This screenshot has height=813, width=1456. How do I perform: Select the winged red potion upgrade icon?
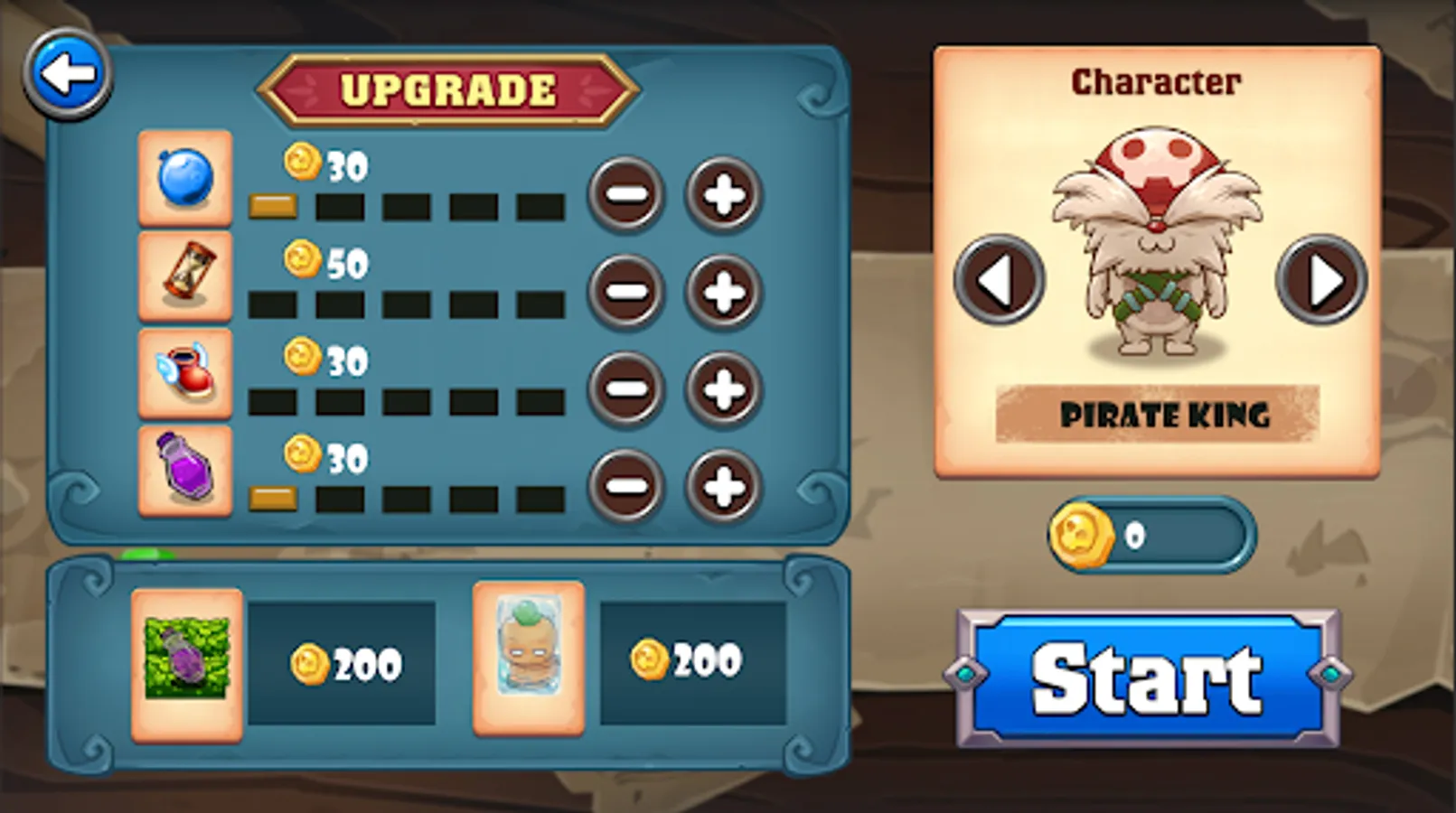(184, 375)
